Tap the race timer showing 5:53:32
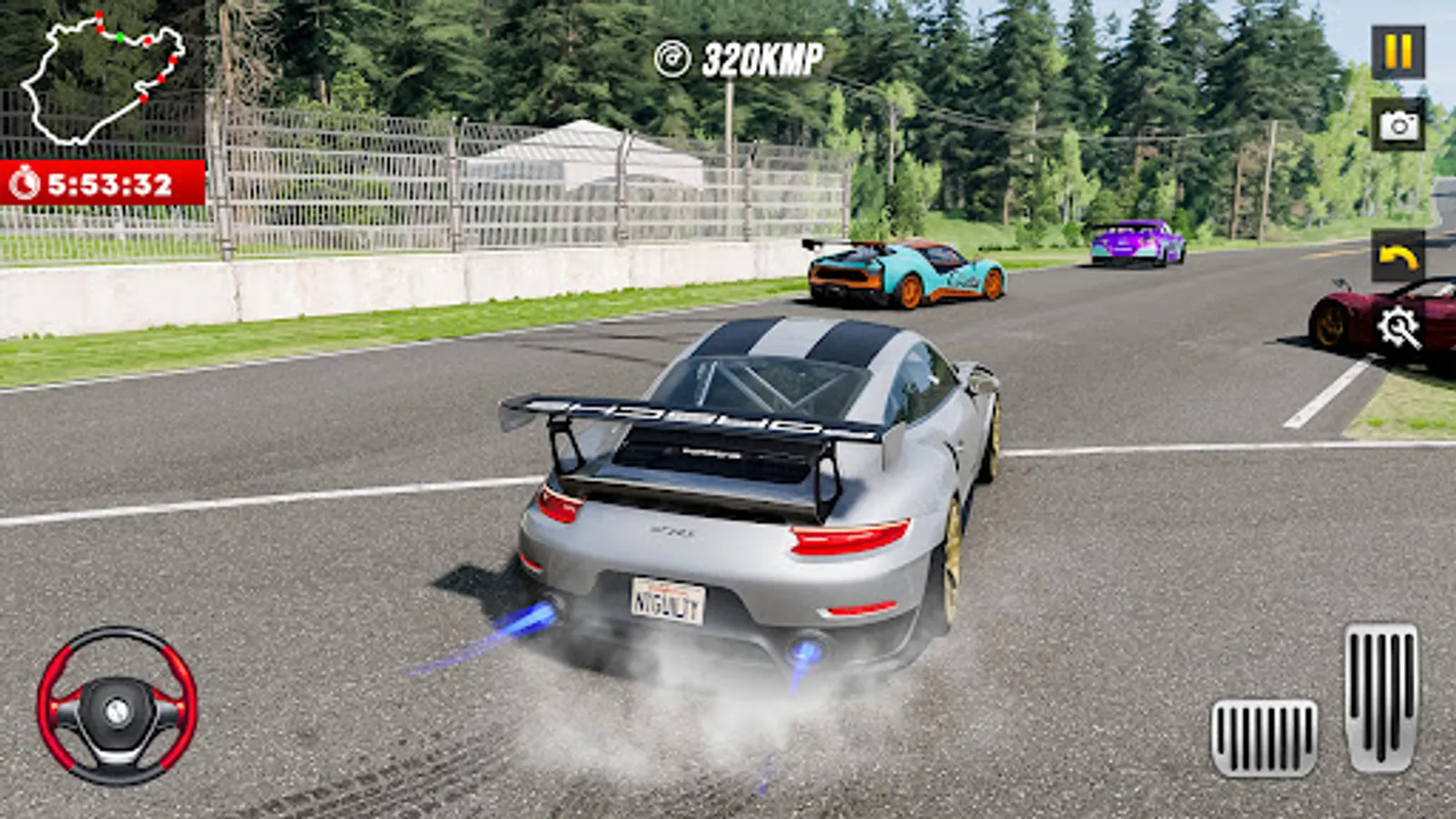Viewport: 1456px width, 819px height. pos(109,182)
